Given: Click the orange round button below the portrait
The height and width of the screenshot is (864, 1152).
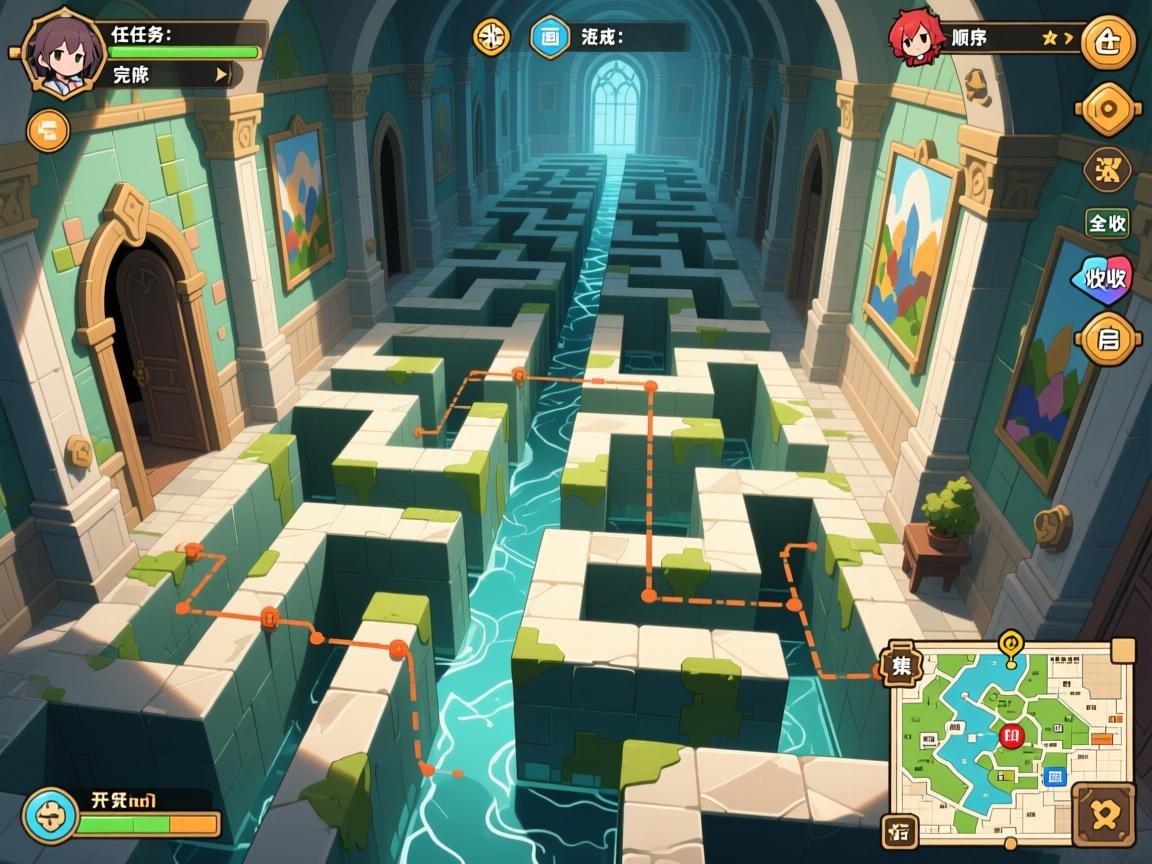Looking at the screenshot, I should pos(48,130).
